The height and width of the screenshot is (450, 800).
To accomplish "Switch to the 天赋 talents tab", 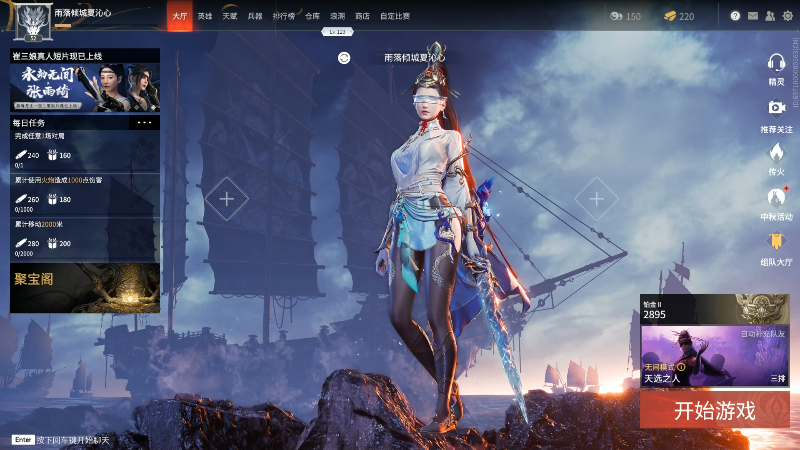I will pyautogui.click(x=230, y=16).
